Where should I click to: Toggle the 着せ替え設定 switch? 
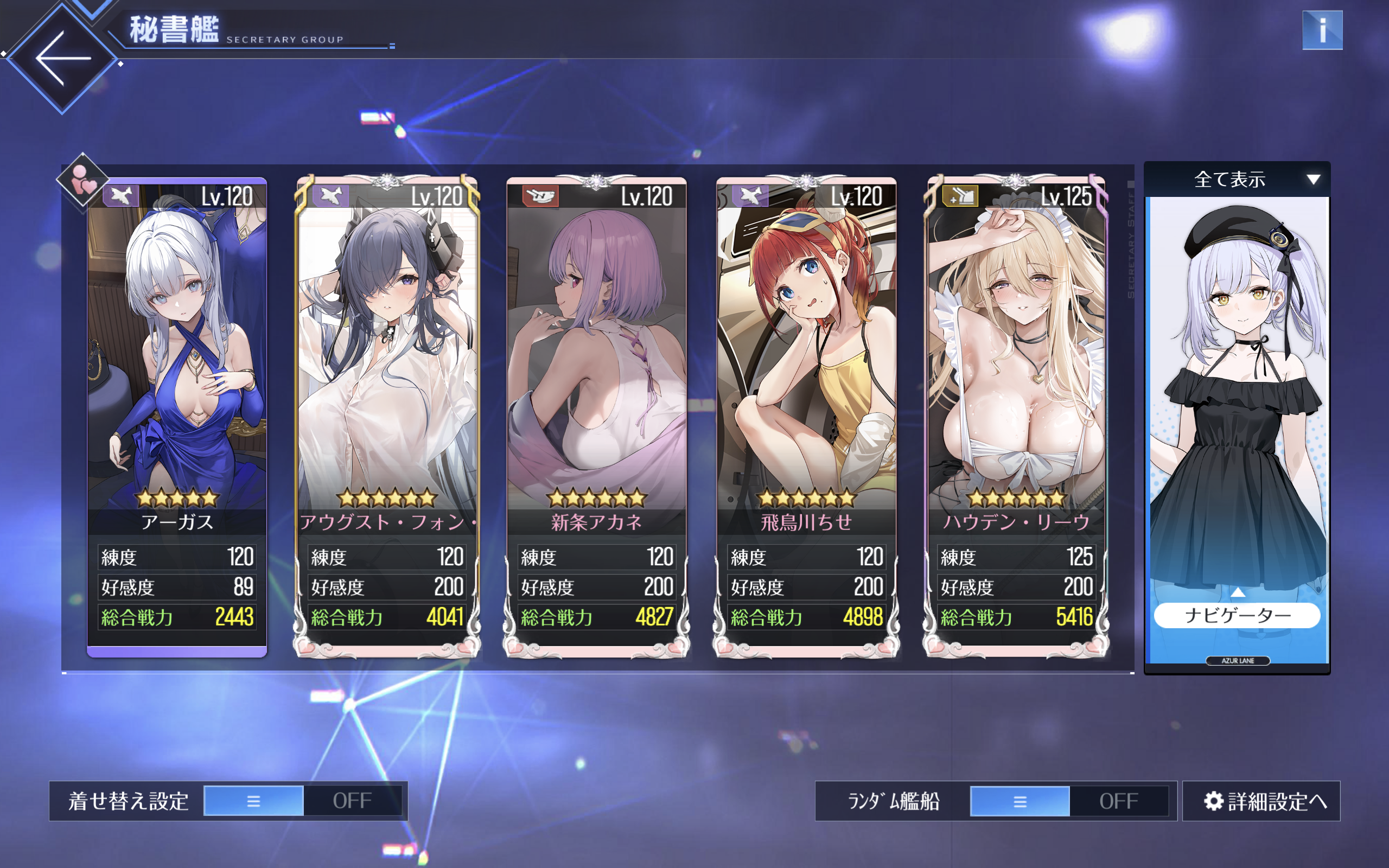point(302,801)
